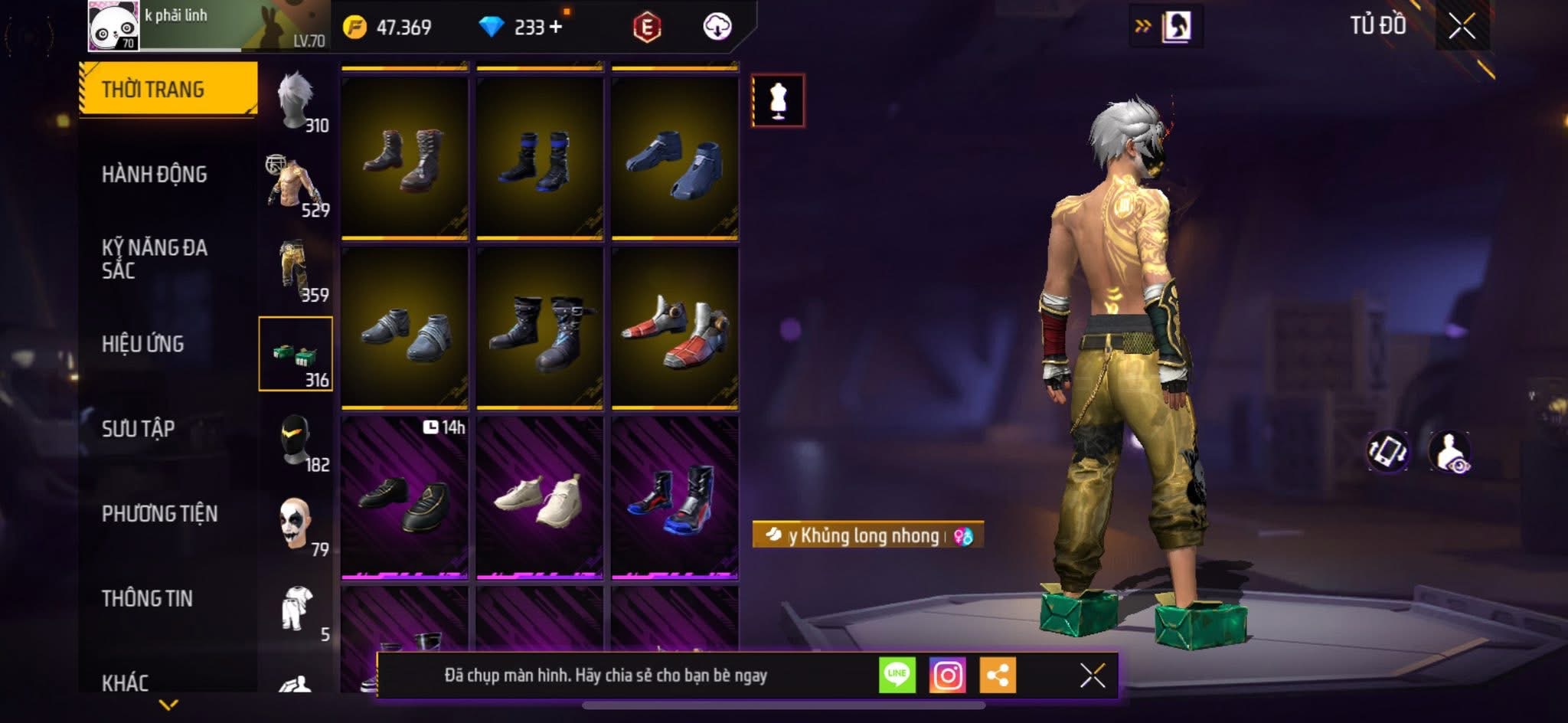1568x723 pixels.
Task: Open the THÔNG TIN section
Action: click(147, 598)
